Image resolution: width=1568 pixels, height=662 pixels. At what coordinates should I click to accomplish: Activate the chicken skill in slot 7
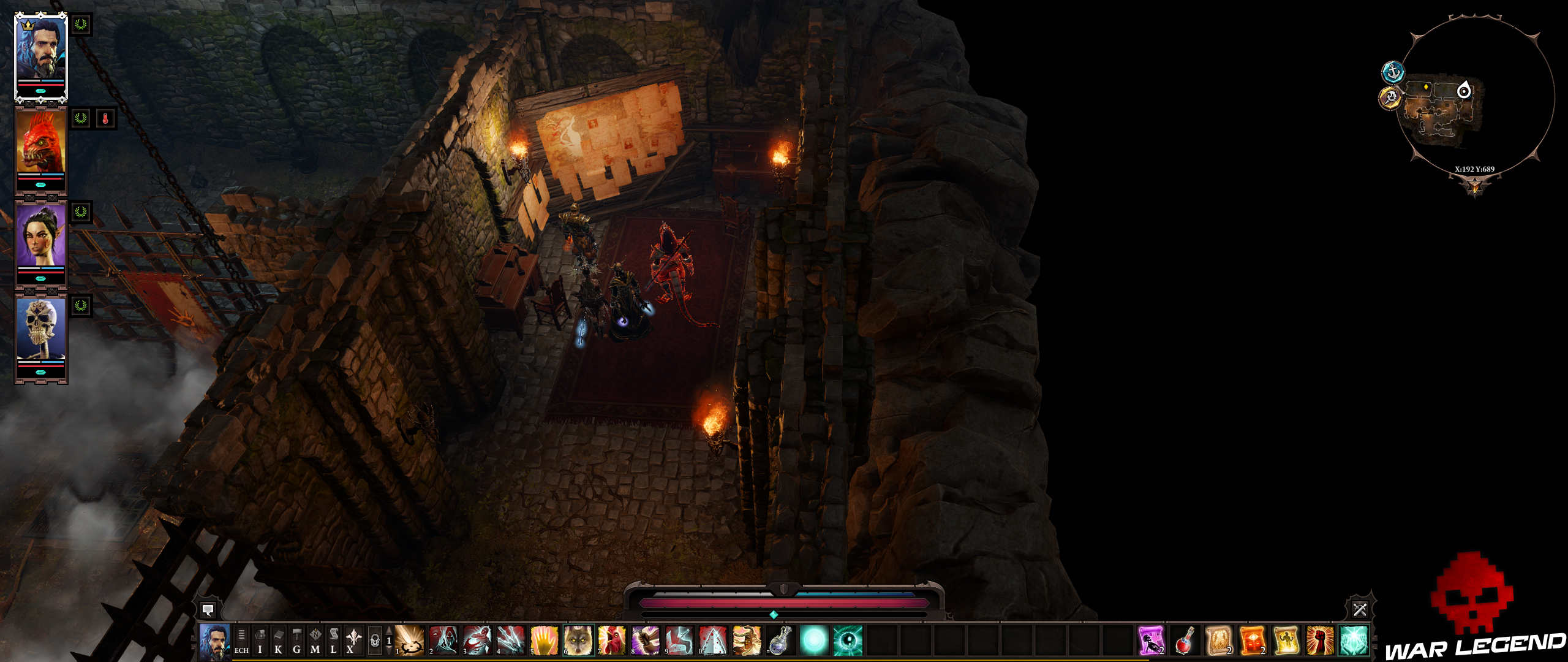click(x=612, y=641)
